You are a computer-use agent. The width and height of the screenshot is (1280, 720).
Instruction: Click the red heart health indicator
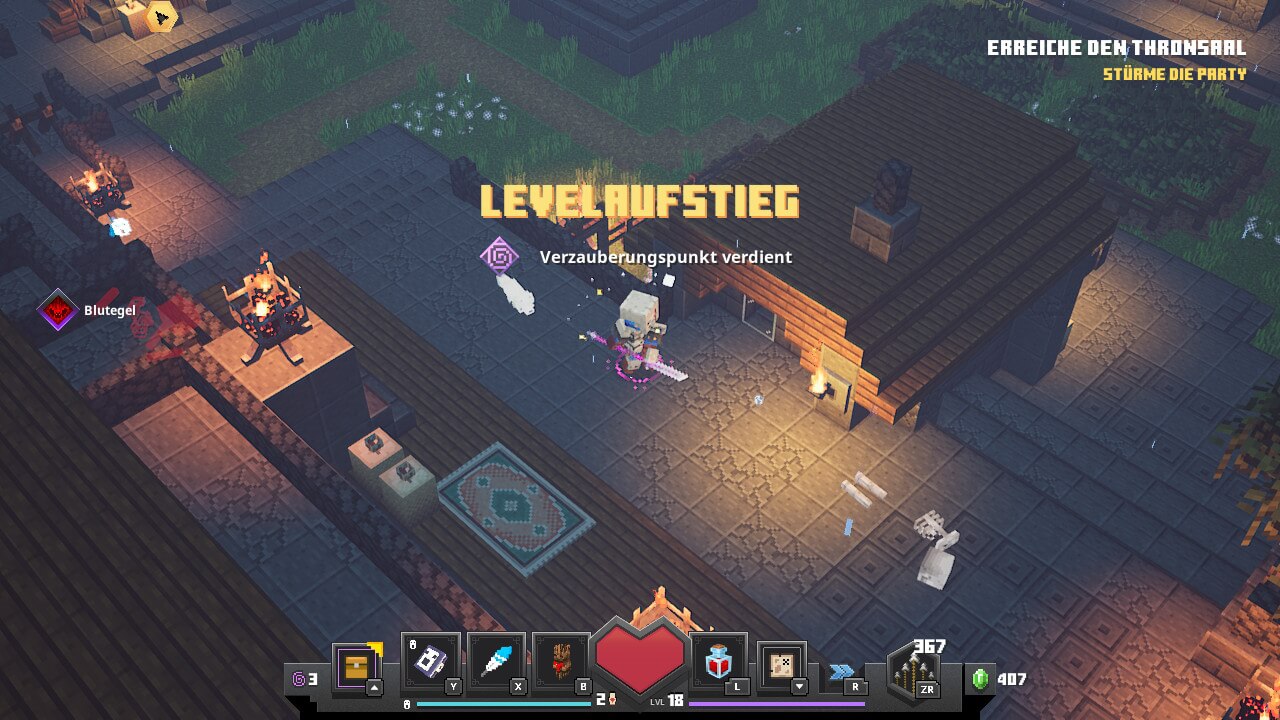pos(640,656)
